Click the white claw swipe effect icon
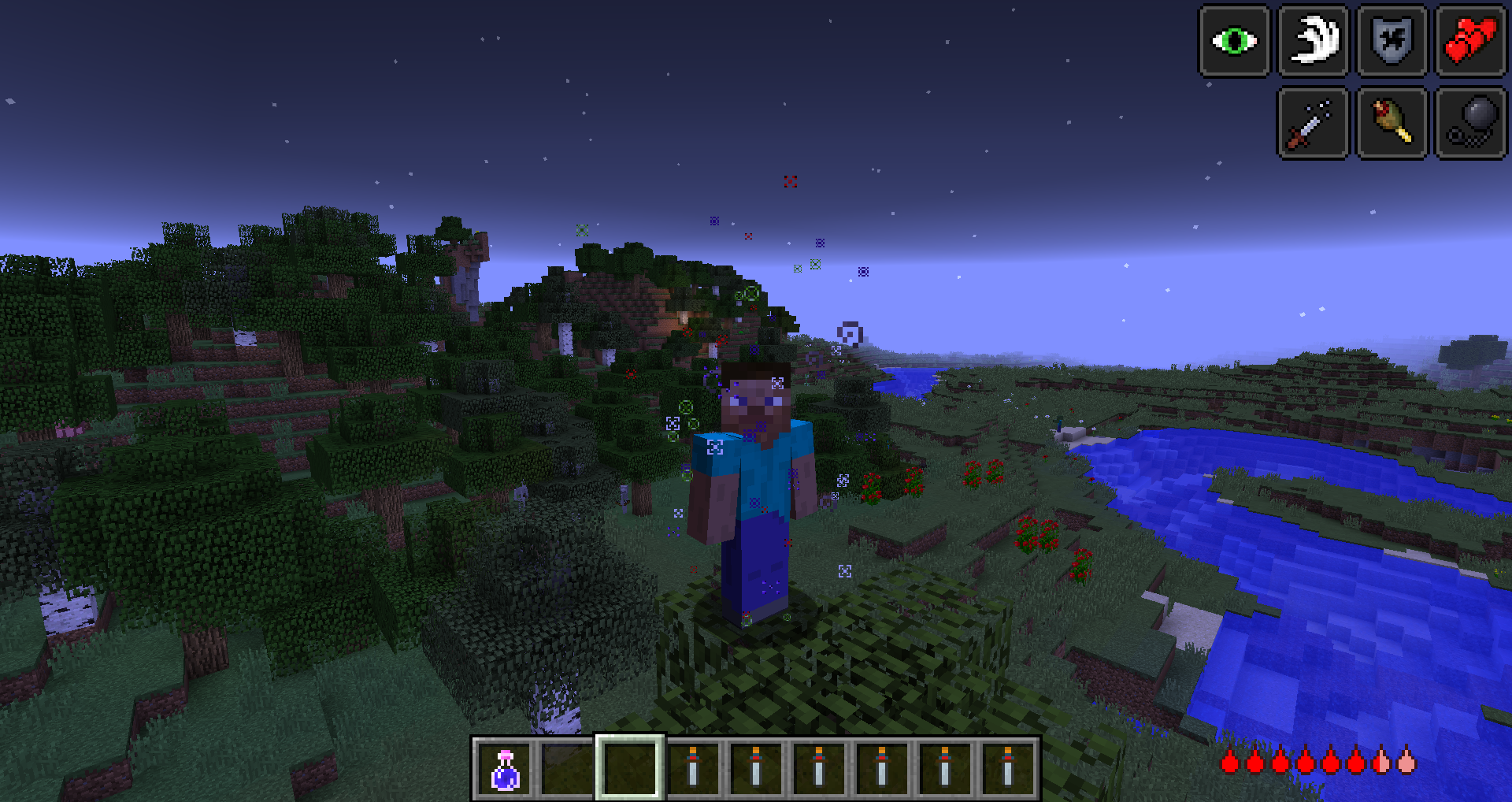1512x802 pixels. pyautogui.click(x=1313, y=41)
